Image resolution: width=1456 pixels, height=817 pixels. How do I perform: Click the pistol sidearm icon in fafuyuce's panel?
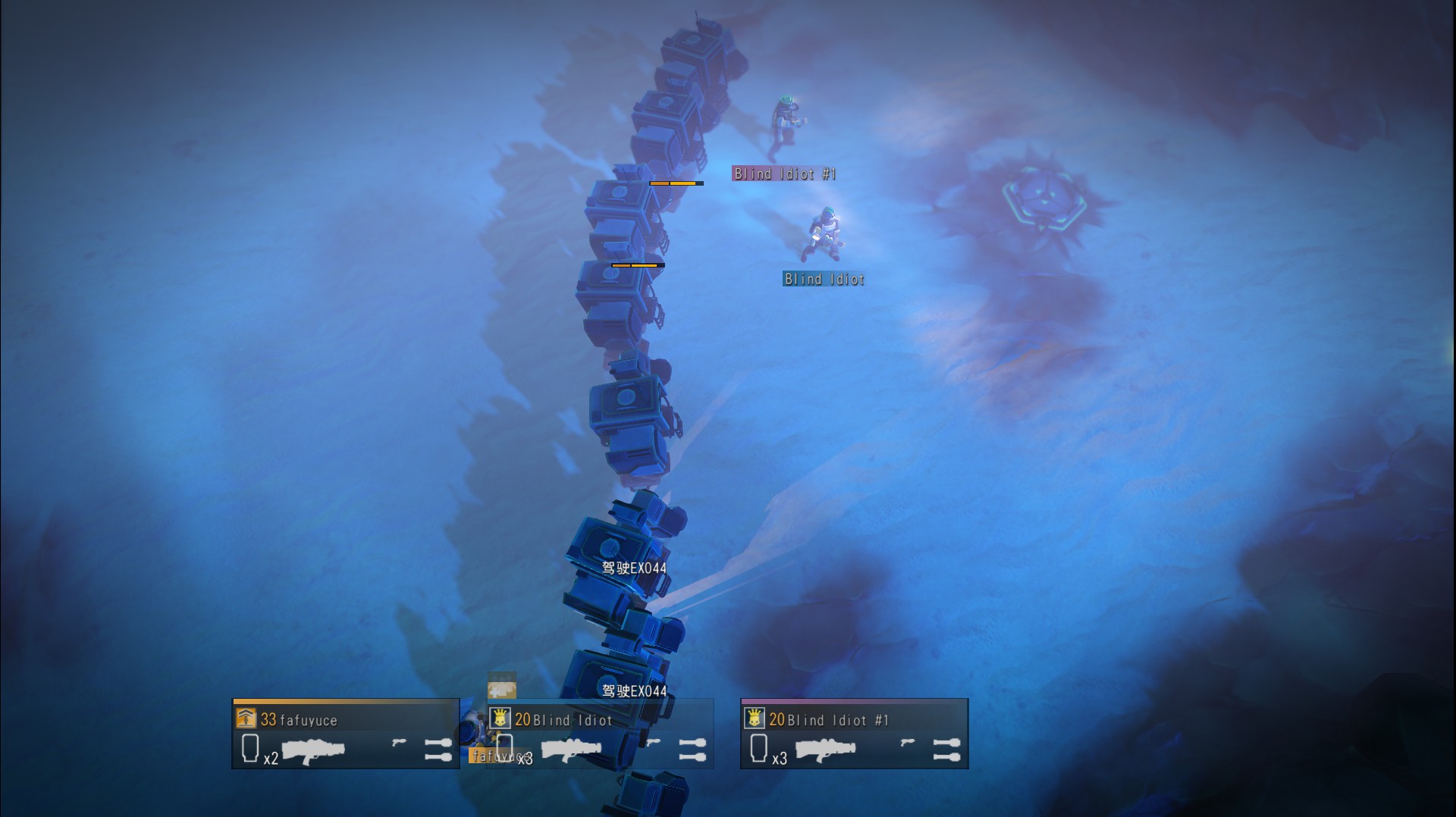[400, 743]
